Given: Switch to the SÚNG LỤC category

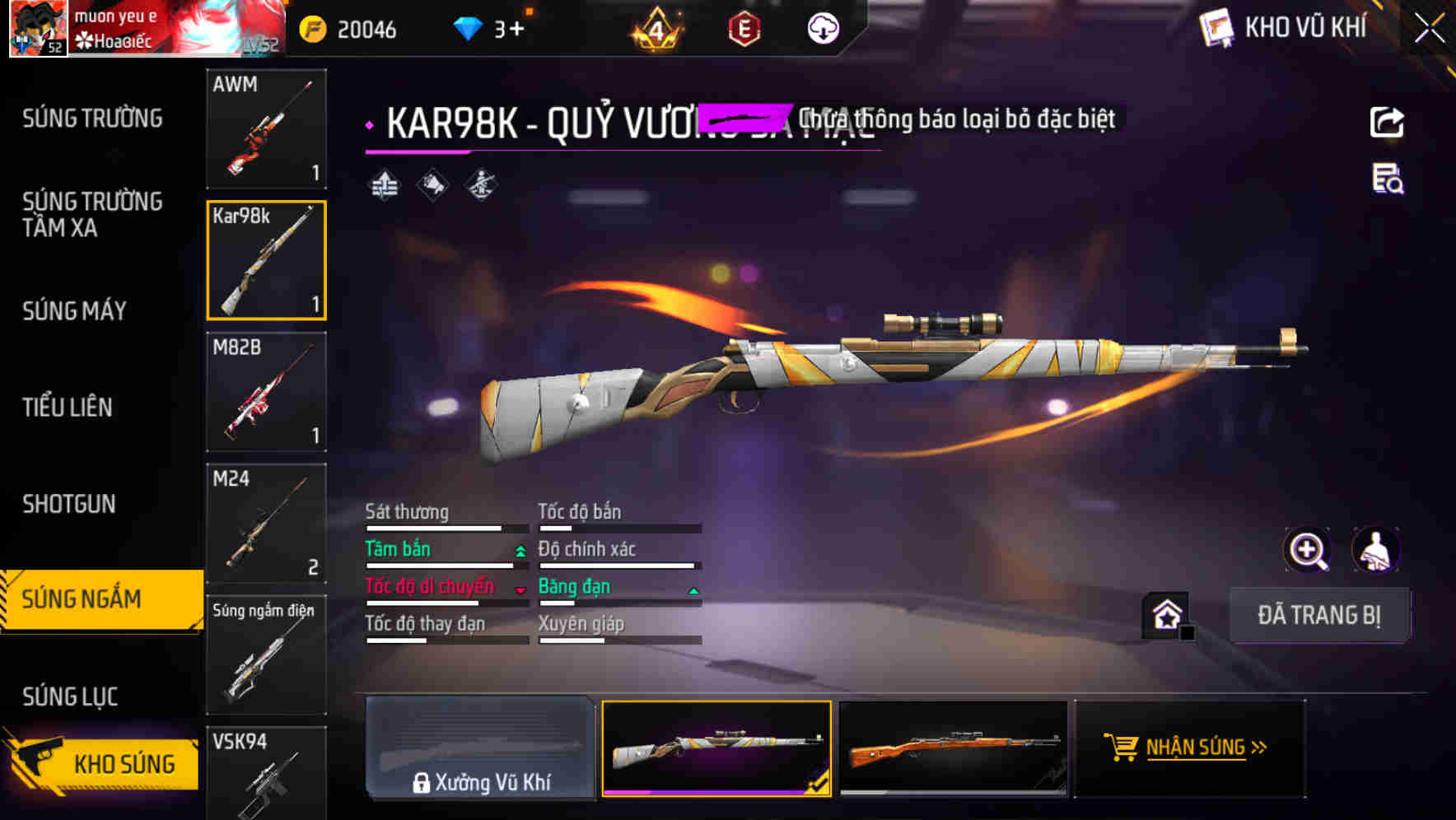Looking at the screenshot, I should [69, 696].
